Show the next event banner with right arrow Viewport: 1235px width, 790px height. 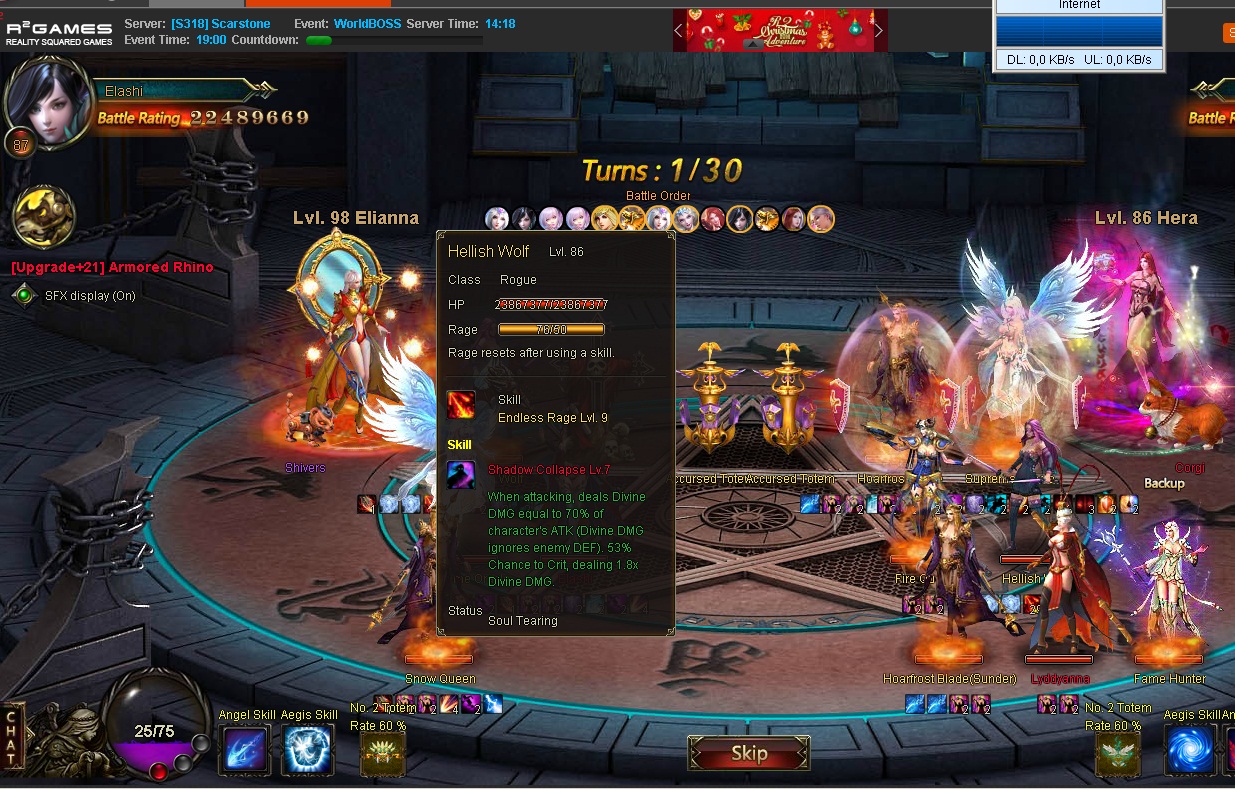coord(879,30)
